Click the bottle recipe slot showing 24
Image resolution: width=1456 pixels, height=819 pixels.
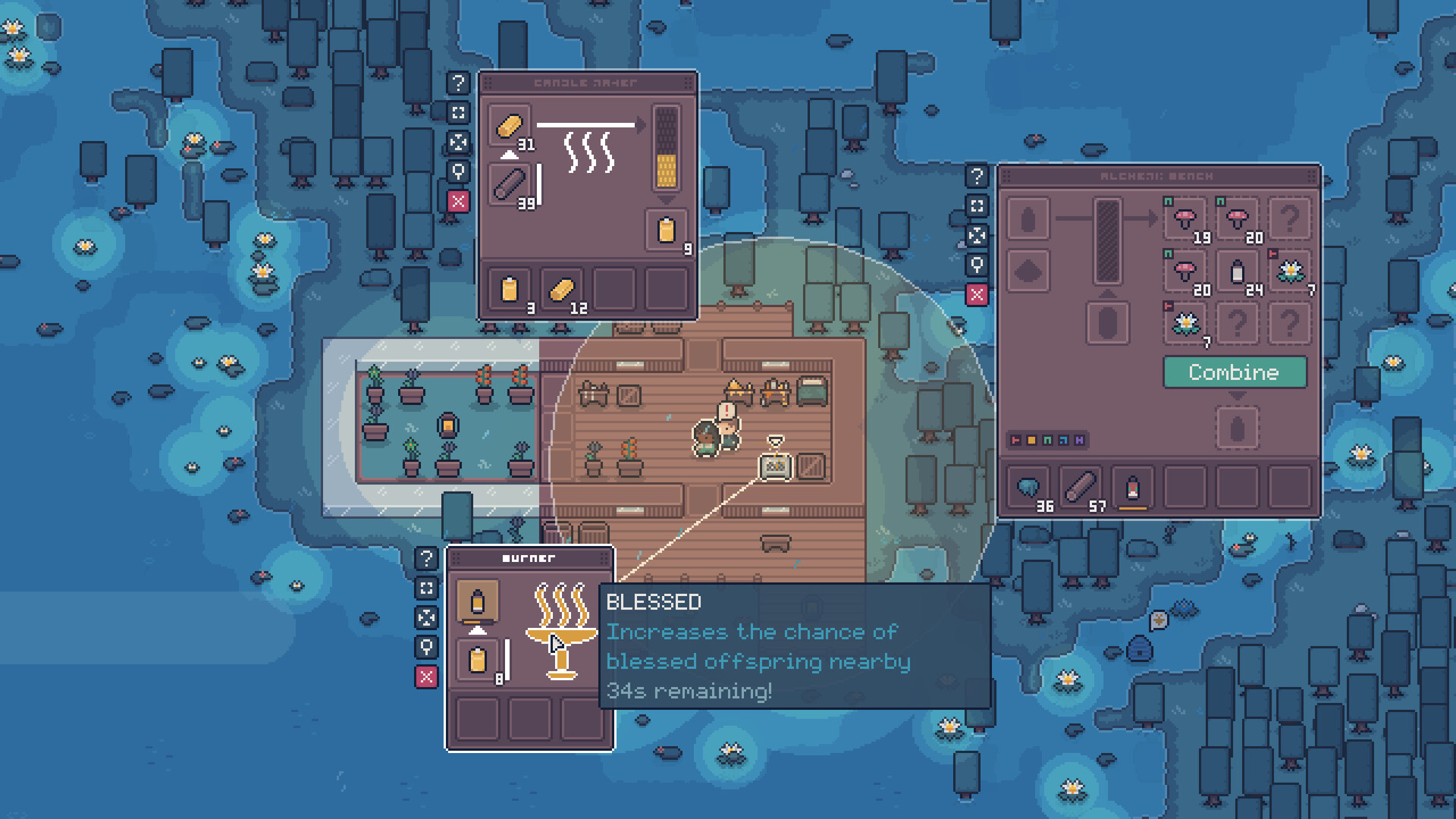(x=1238, y=270)
